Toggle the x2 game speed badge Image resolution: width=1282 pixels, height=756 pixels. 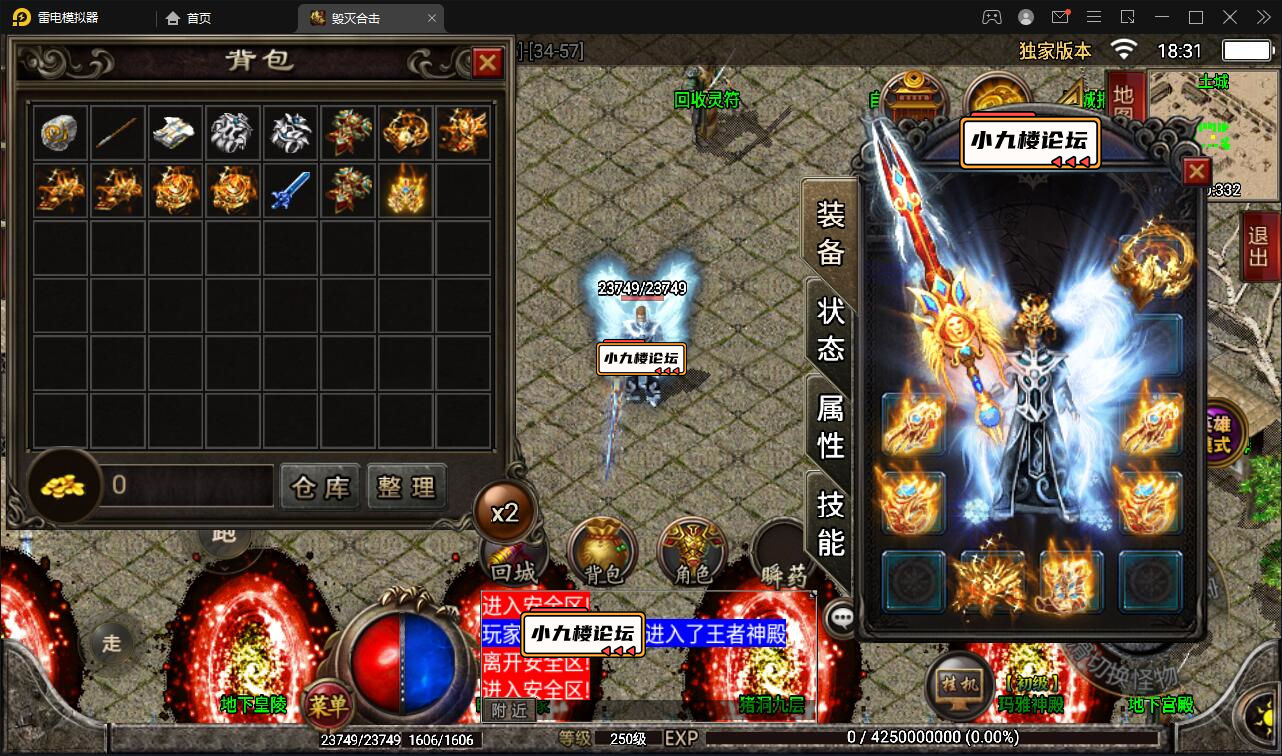pos(506,511)
